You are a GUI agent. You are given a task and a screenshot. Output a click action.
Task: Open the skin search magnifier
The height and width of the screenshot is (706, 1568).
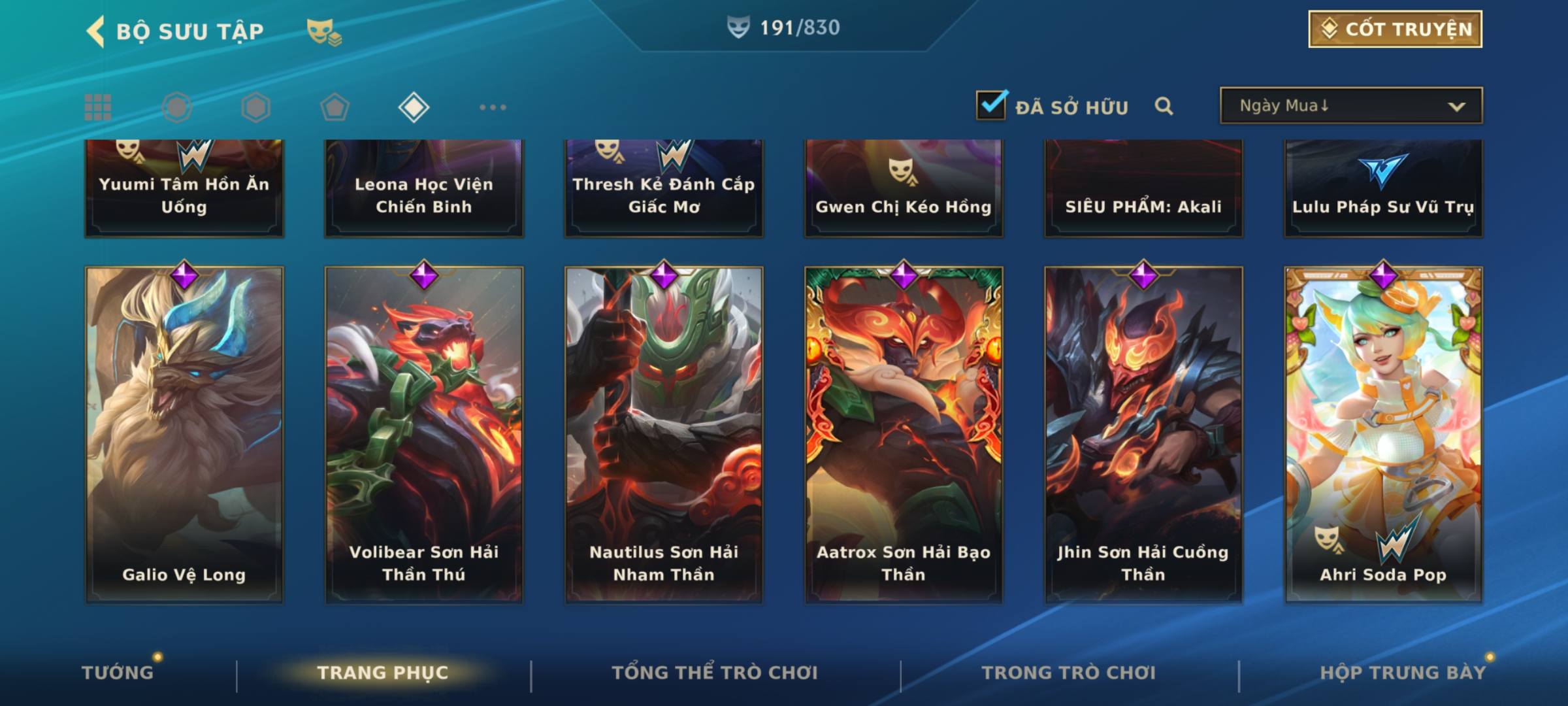pos(1164,106)
